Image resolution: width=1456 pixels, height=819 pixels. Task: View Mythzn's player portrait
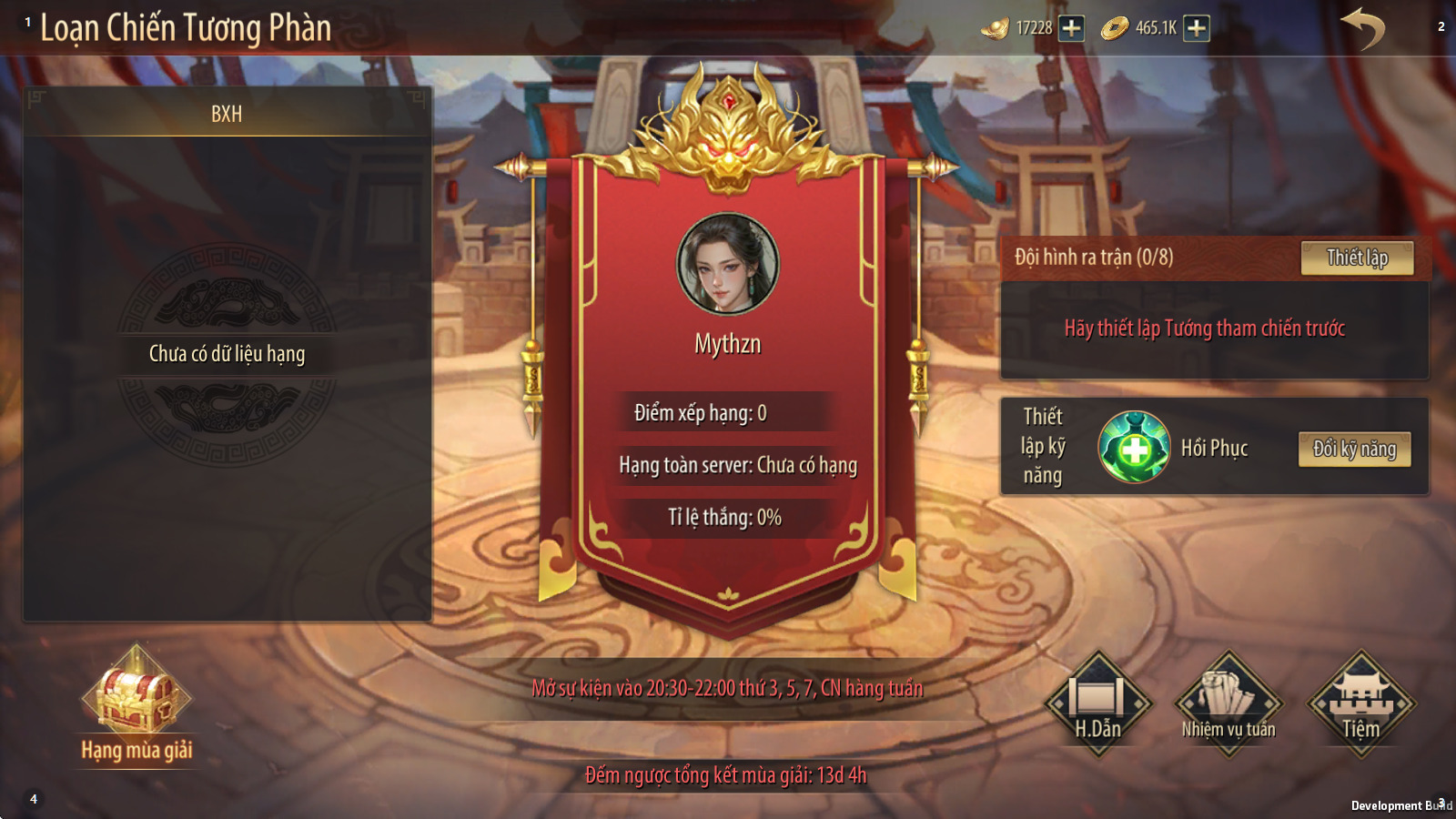click(727, 264)
